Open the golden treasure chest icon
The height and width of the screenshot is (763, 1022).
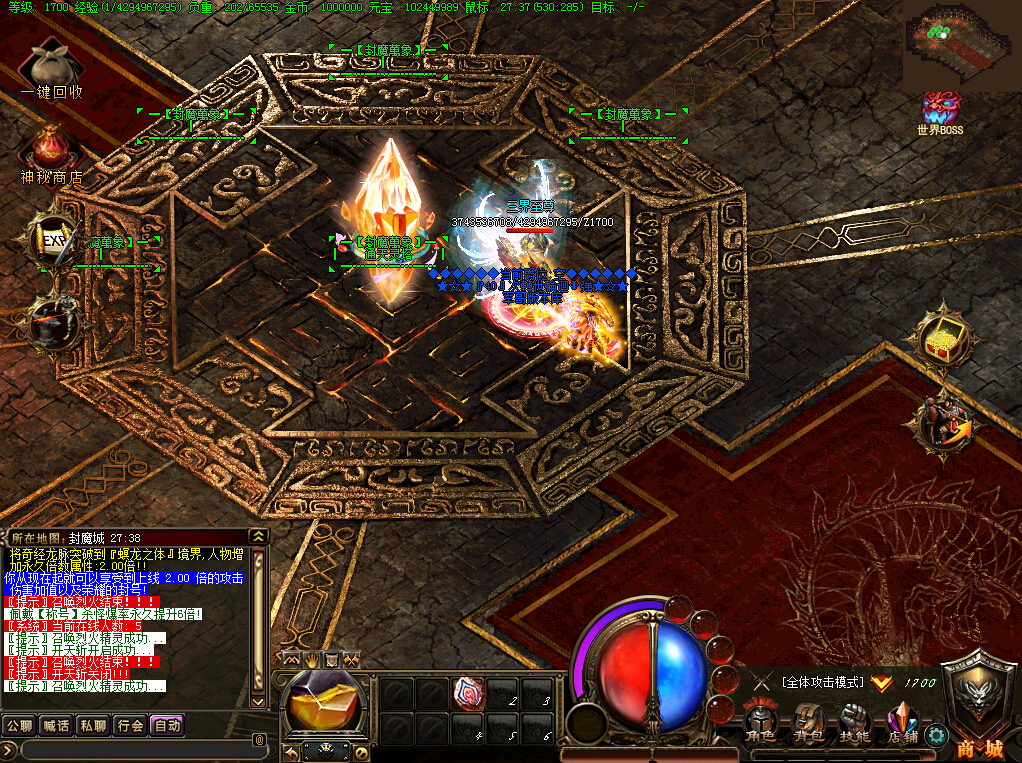(941, 342)
